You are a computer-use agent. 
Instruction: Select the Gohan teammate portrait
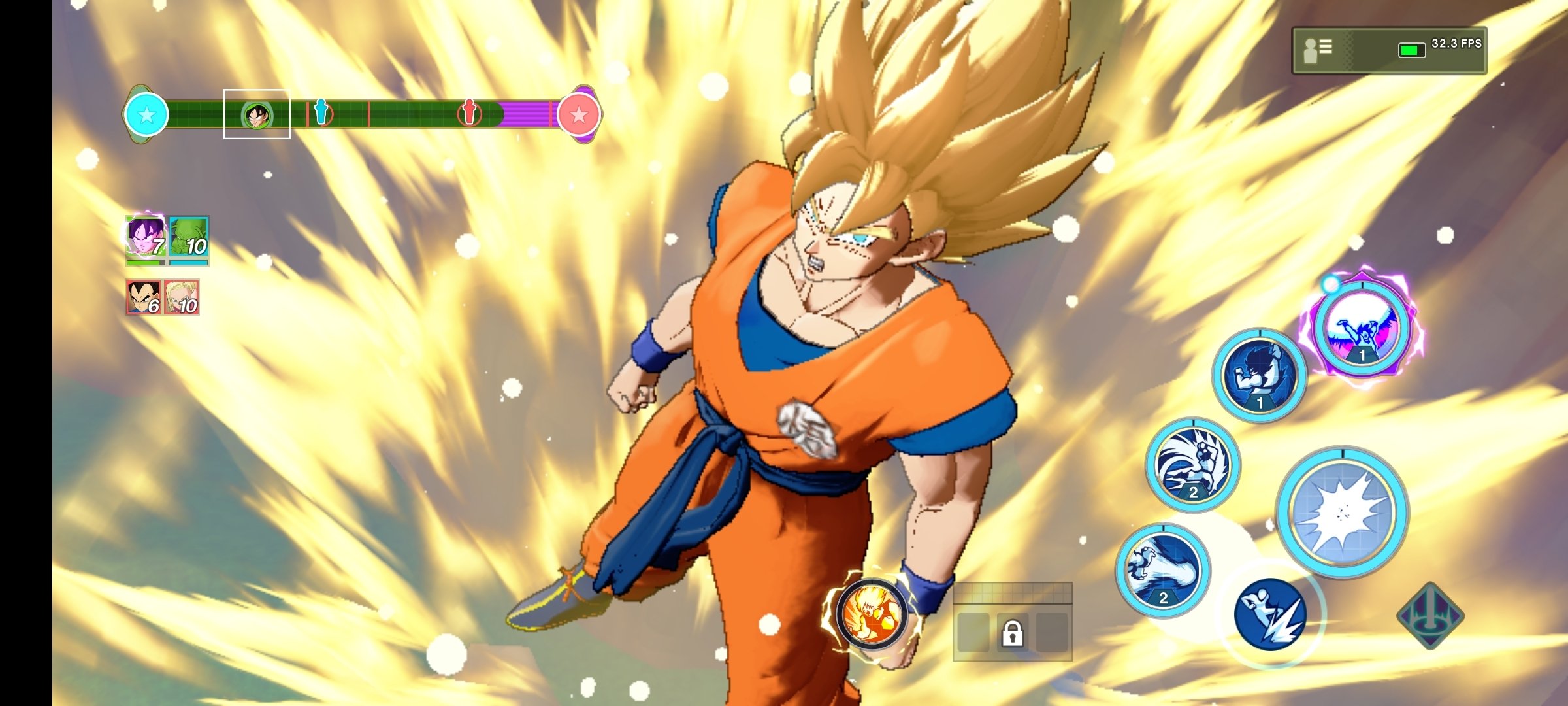(x=145, y=237)
